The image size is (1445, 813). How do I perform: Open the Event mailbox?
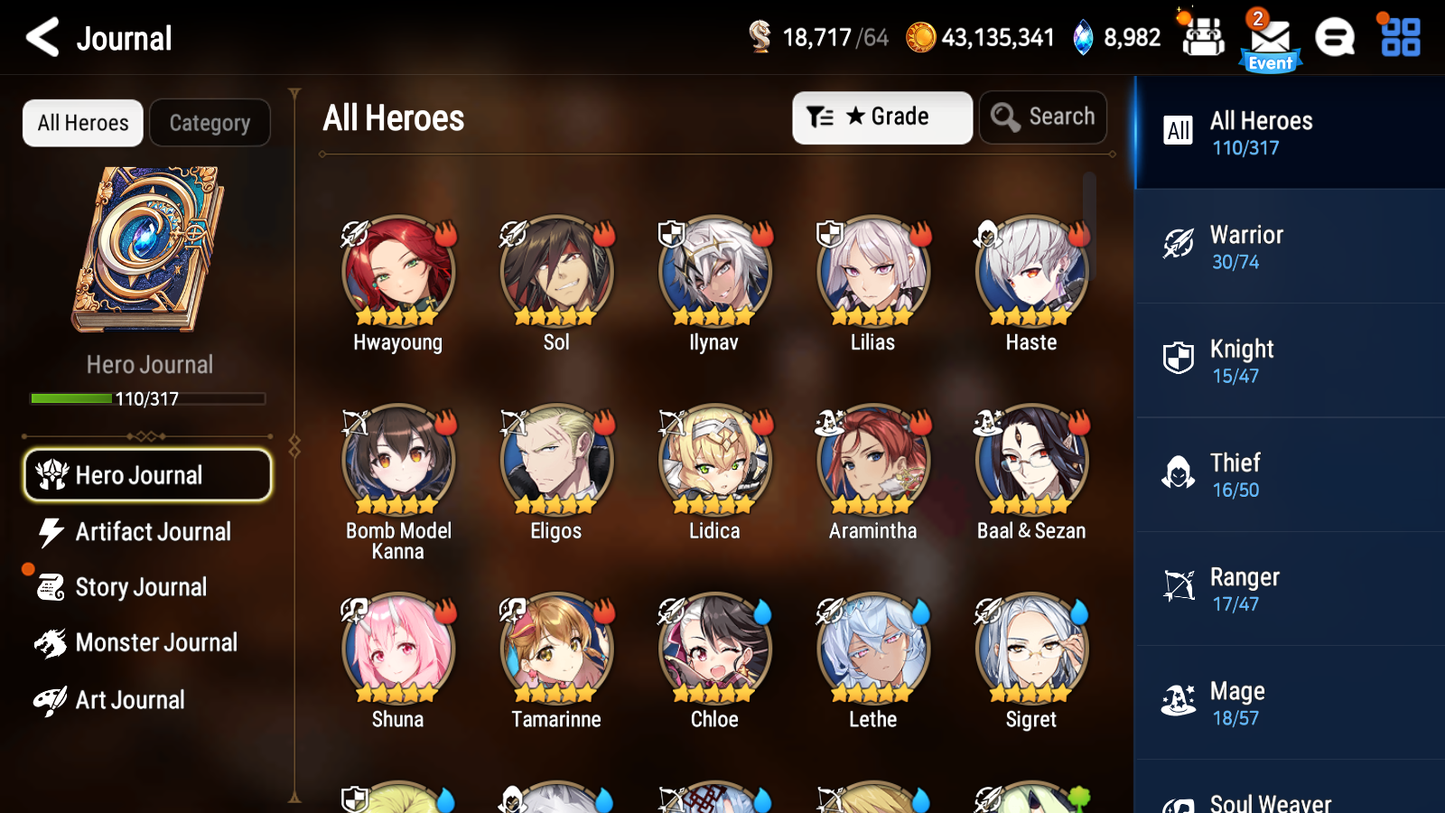pos(1270,37)
